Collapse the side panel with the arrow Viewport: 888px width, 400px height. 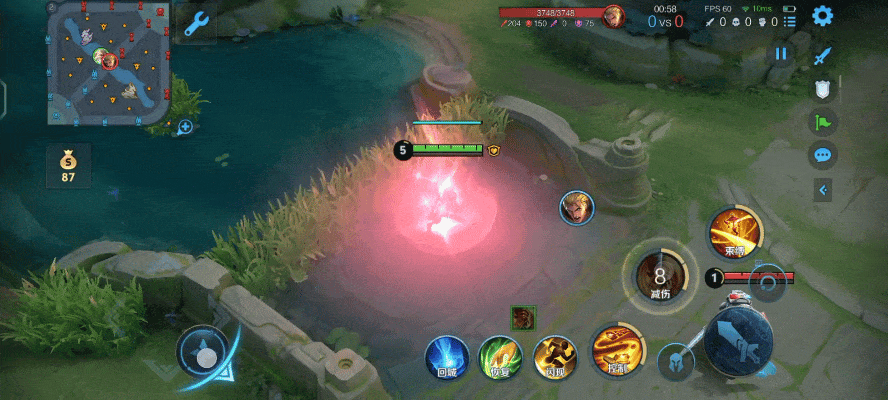click(824, 188)
